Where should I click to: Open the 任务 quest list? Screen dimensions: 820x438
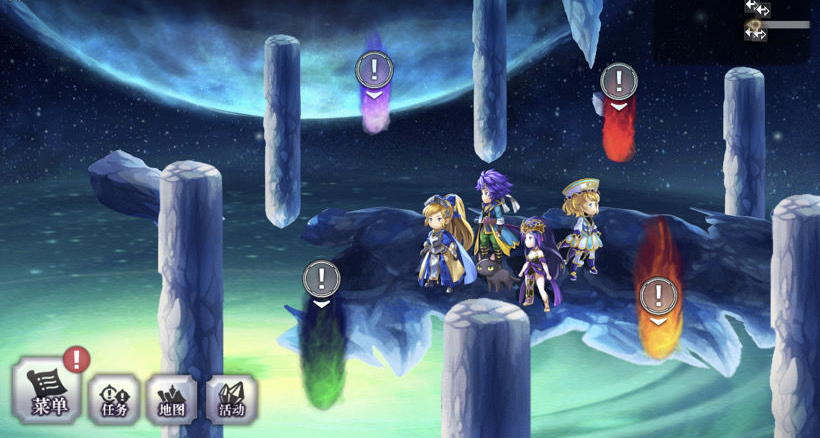coord(113,398)
